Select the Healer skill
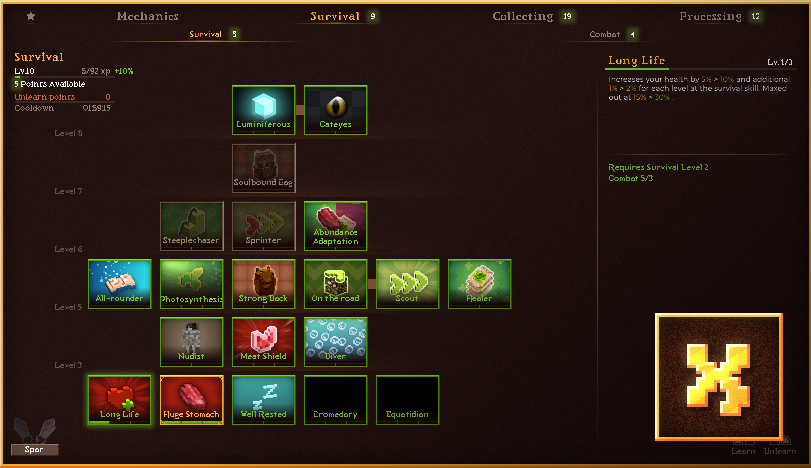 click(x=479, y=284)
